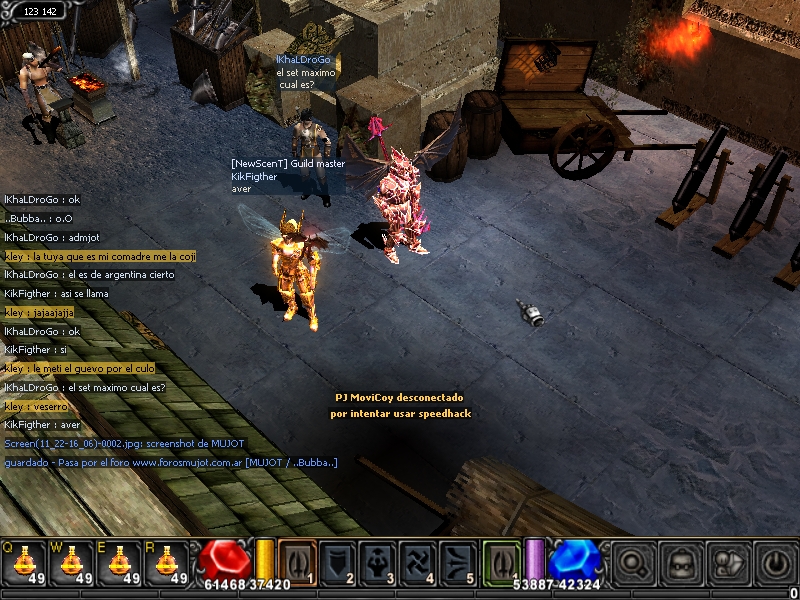800x600 pixels.
Task: Activate skill slot 4 with pinwheel icon
Action: 420,561
